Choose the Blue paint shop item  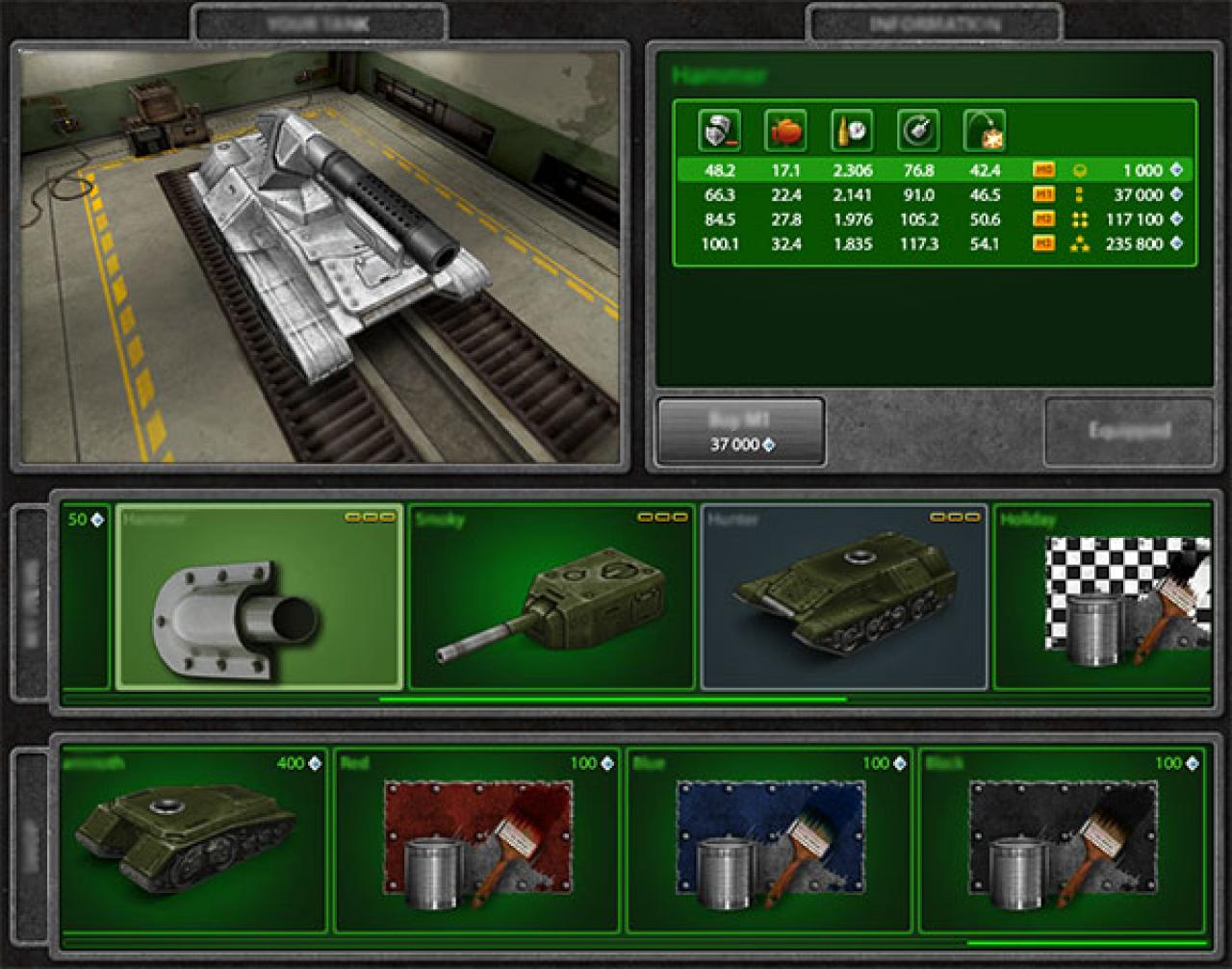click(x=770, y=840)
